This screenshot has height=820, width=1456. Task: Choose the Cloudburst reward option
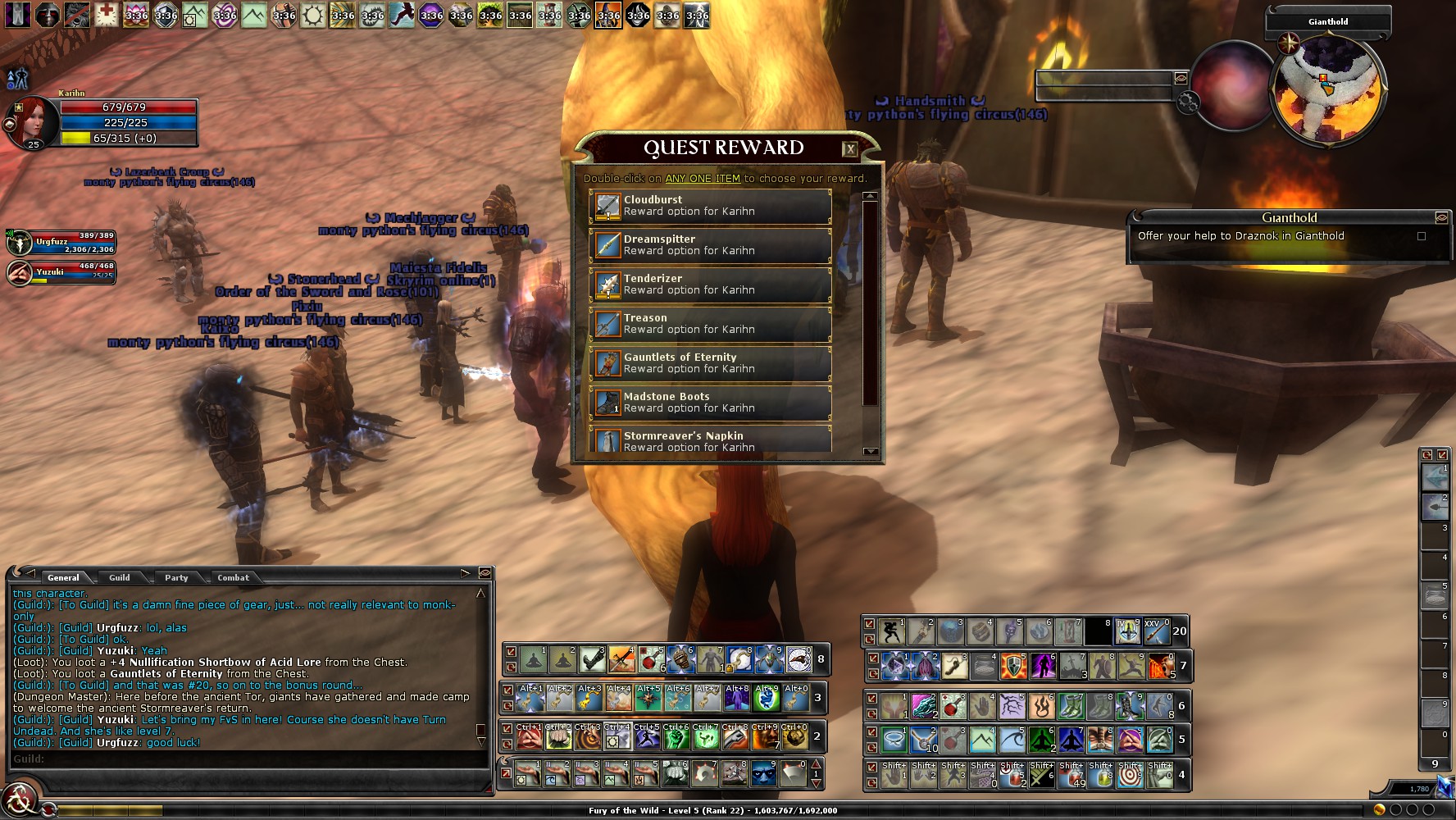(710, 206)
